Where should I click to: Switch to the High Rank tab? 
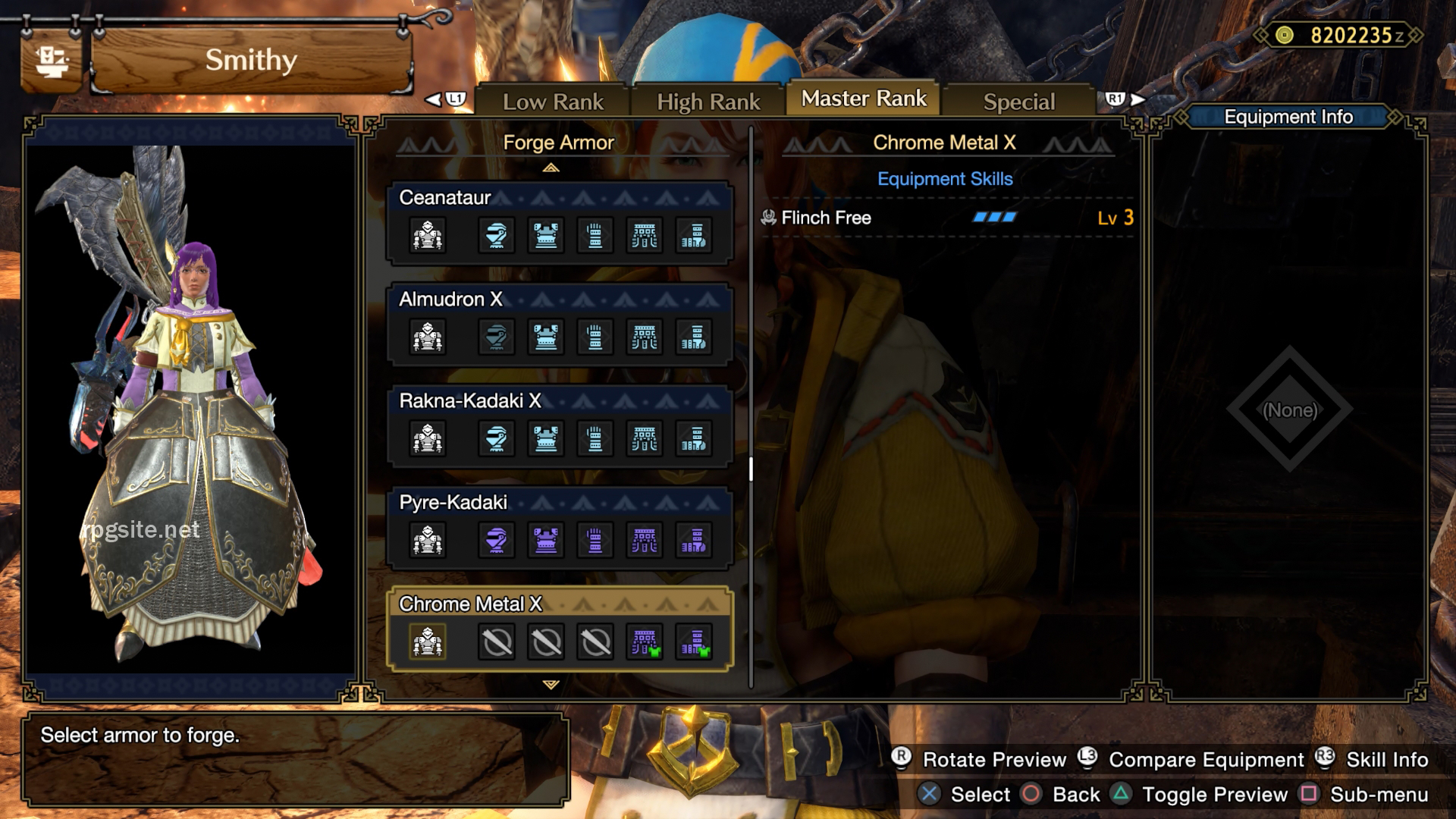pos(708,99)
